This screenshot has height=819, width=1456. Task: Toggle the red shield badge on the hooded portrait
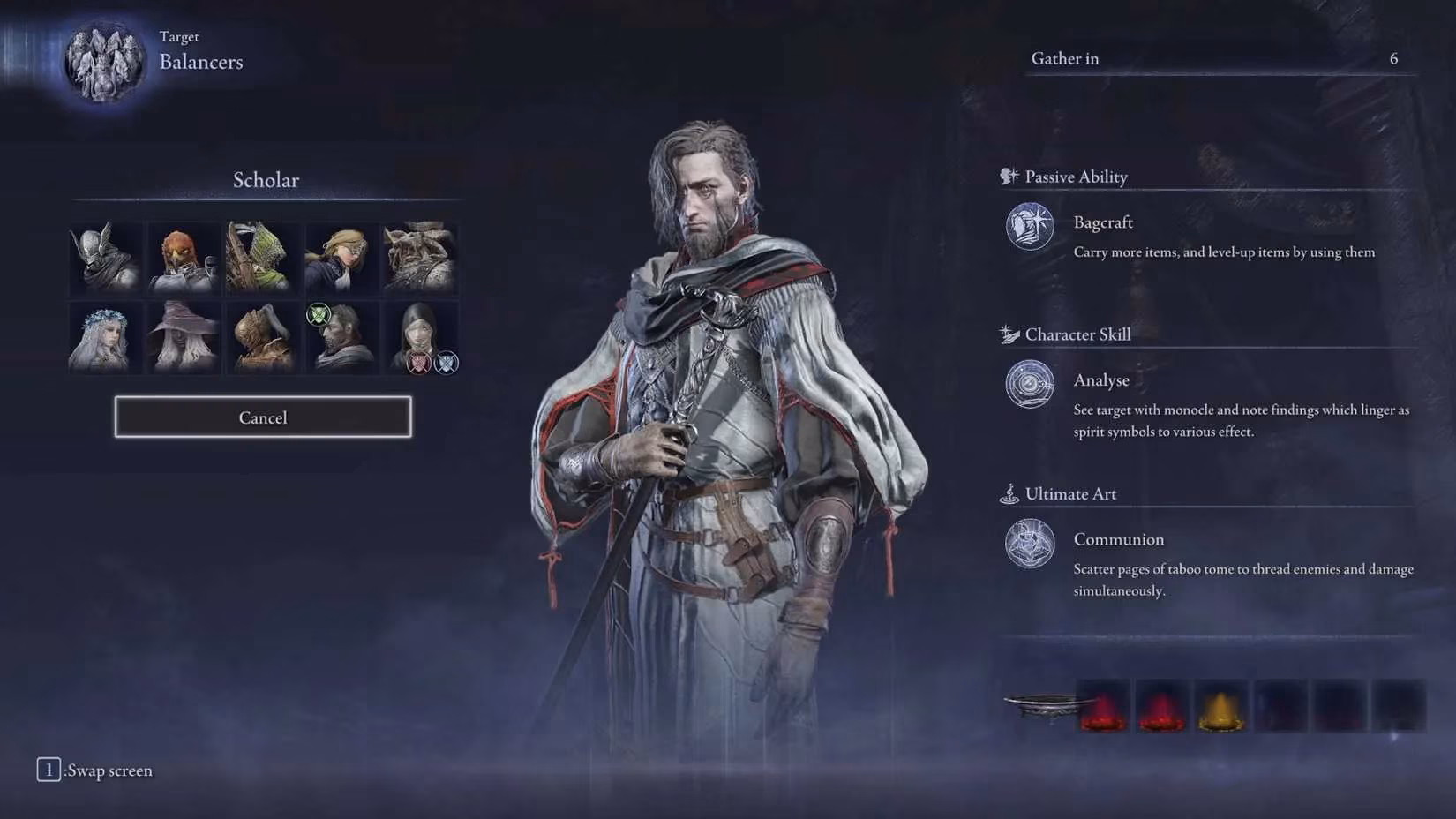[419, 363]
